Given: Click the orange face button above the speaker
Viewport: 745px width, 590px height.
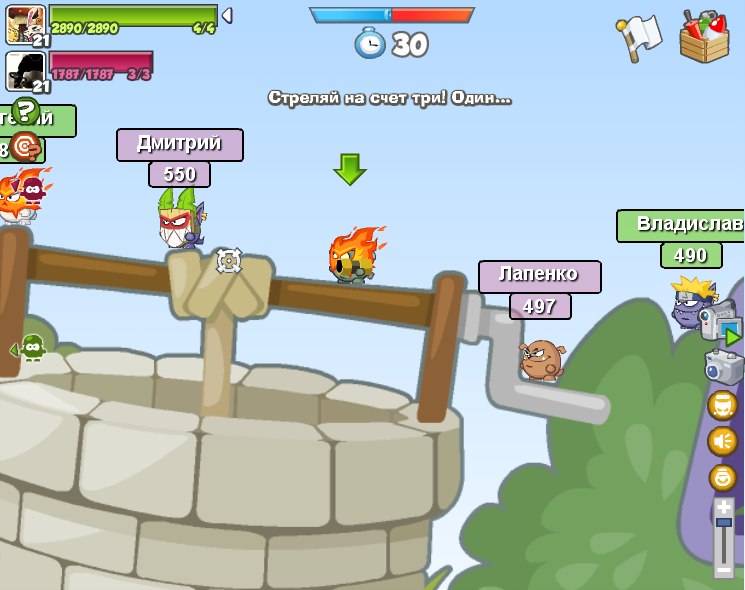Looking at the screenshot, I should (722, 405).
